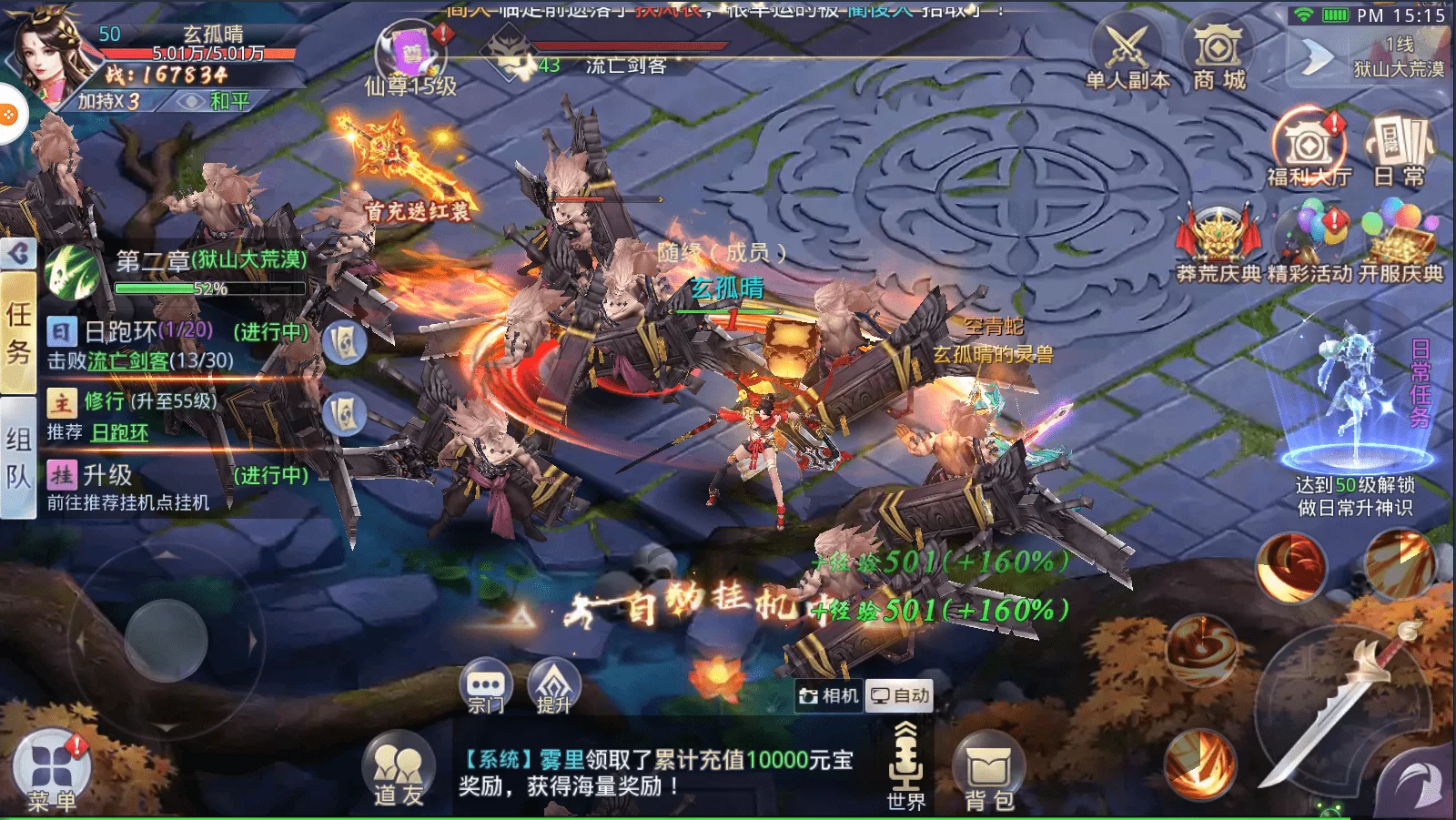Select the 任务 quest tab
The width and height of the screenshot is (1456, 820).
pos(18,333)
